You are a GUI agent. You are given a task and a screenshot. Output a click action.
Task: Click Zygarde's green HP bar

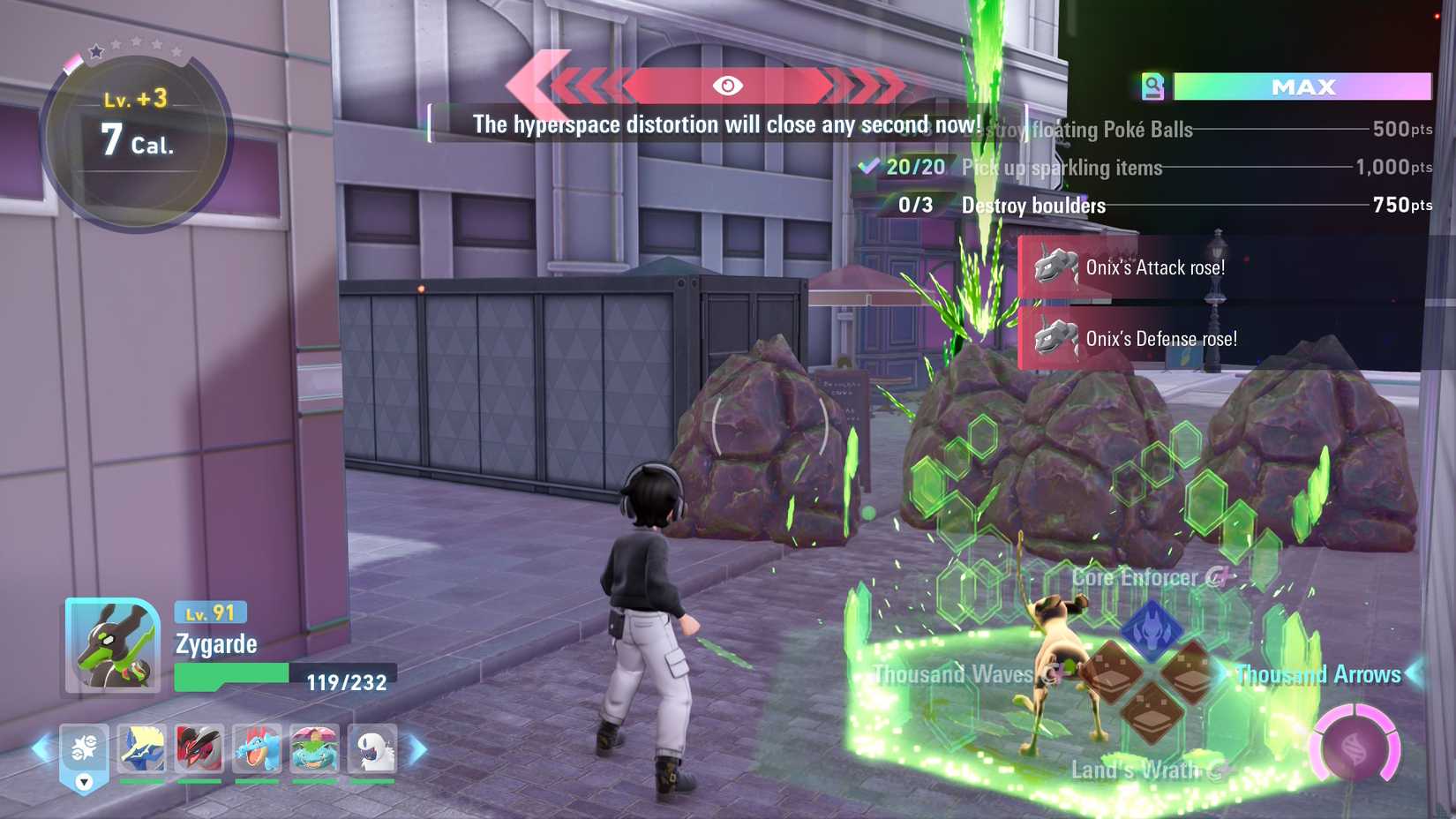[229, 675]
